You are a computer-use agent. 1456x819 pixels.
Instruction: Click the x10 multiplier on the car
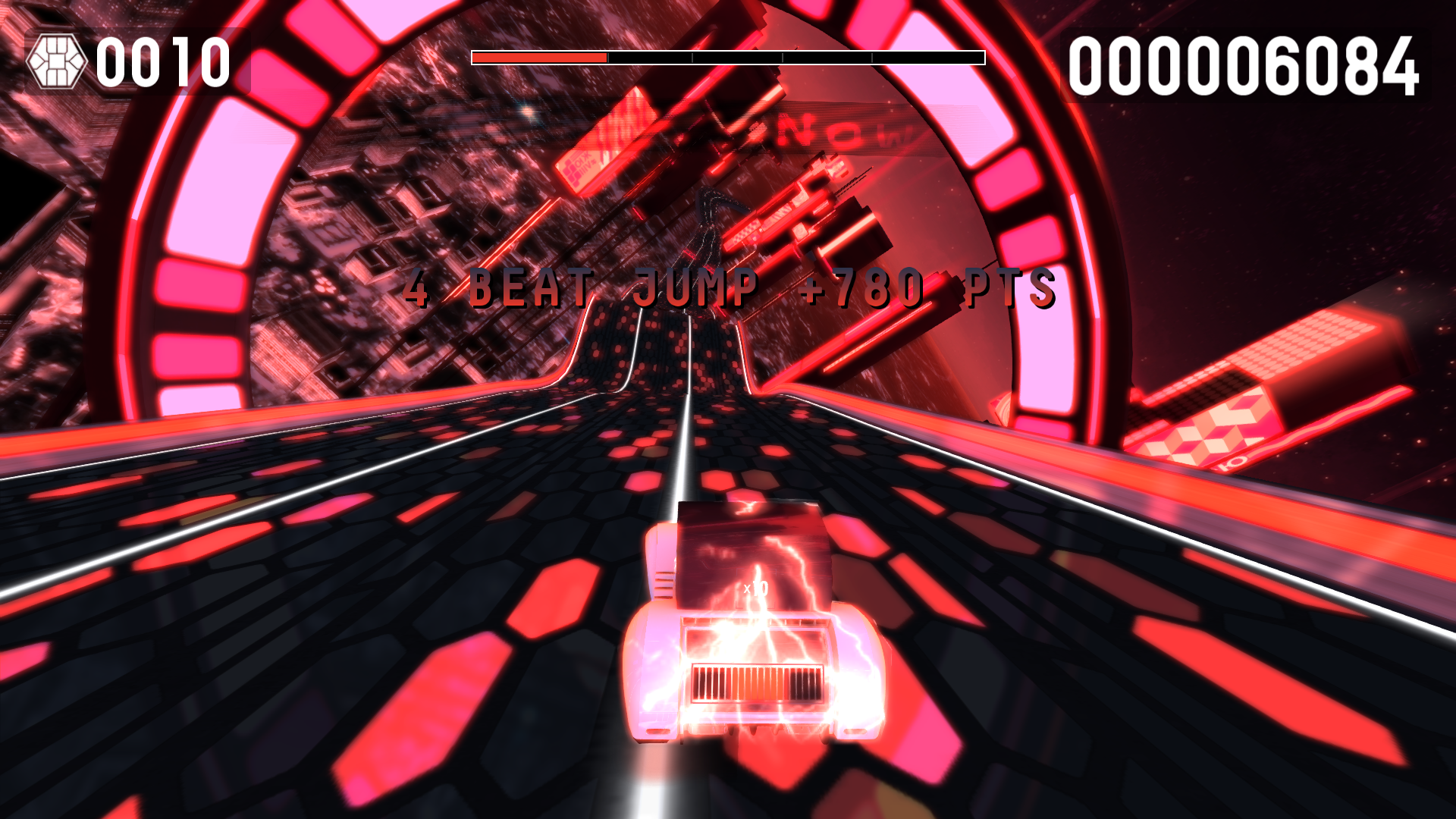(755, 588)
